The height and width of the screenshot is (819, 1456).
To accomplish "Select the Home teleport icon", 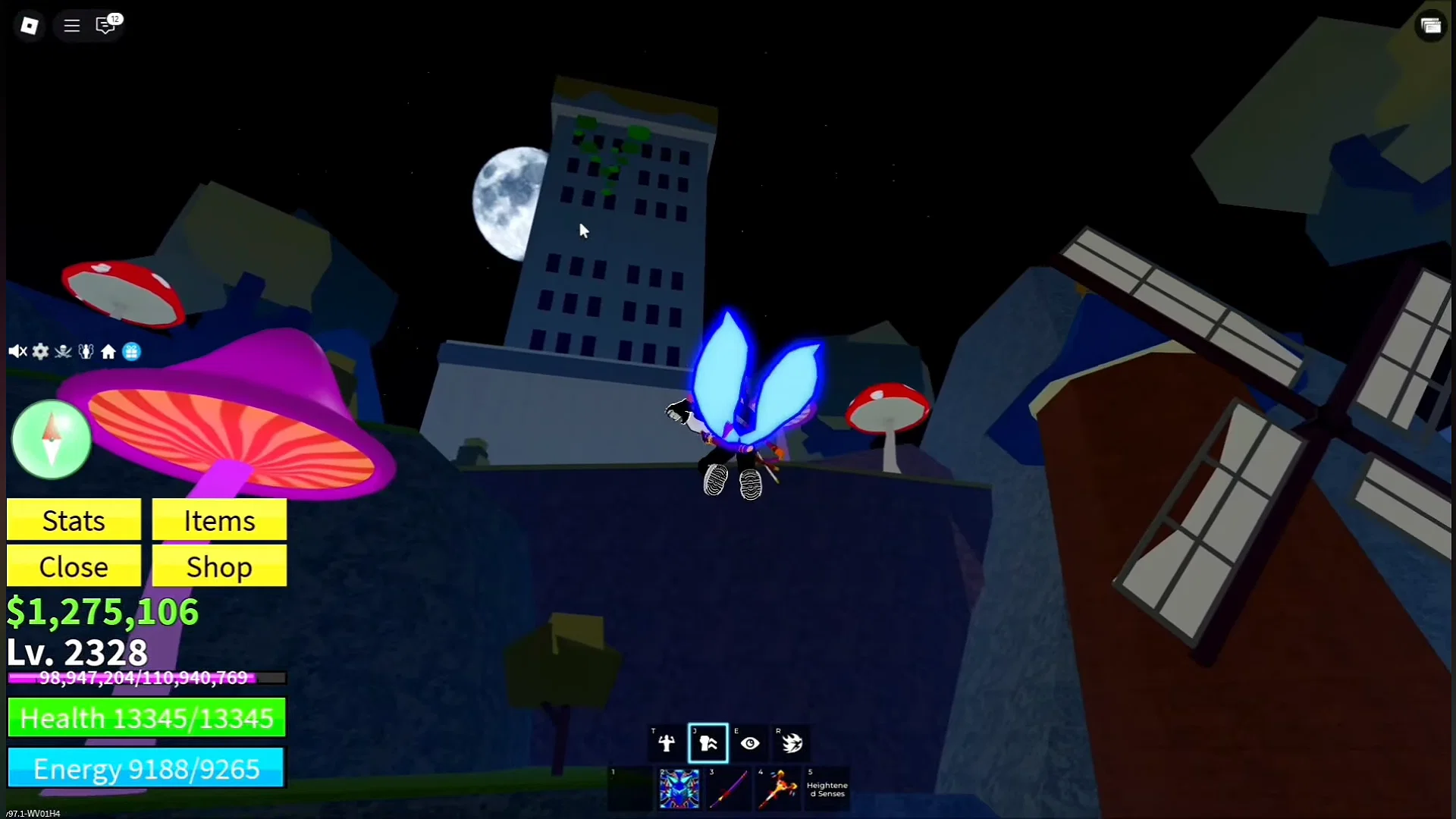I will click(108, 351).
